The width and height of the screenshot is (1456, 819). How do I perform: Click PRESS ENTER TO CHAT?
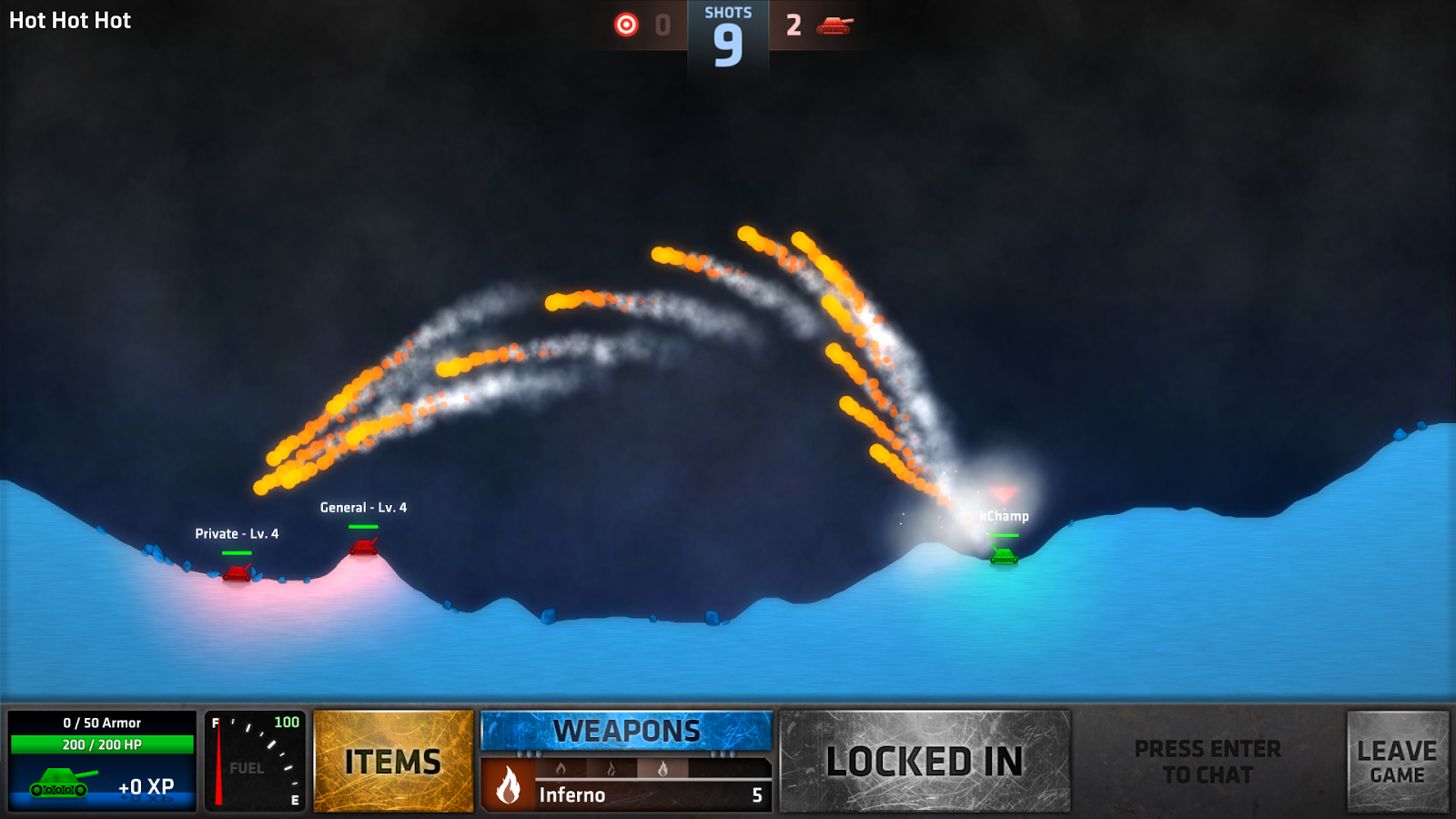click(x=1207, y=763)
